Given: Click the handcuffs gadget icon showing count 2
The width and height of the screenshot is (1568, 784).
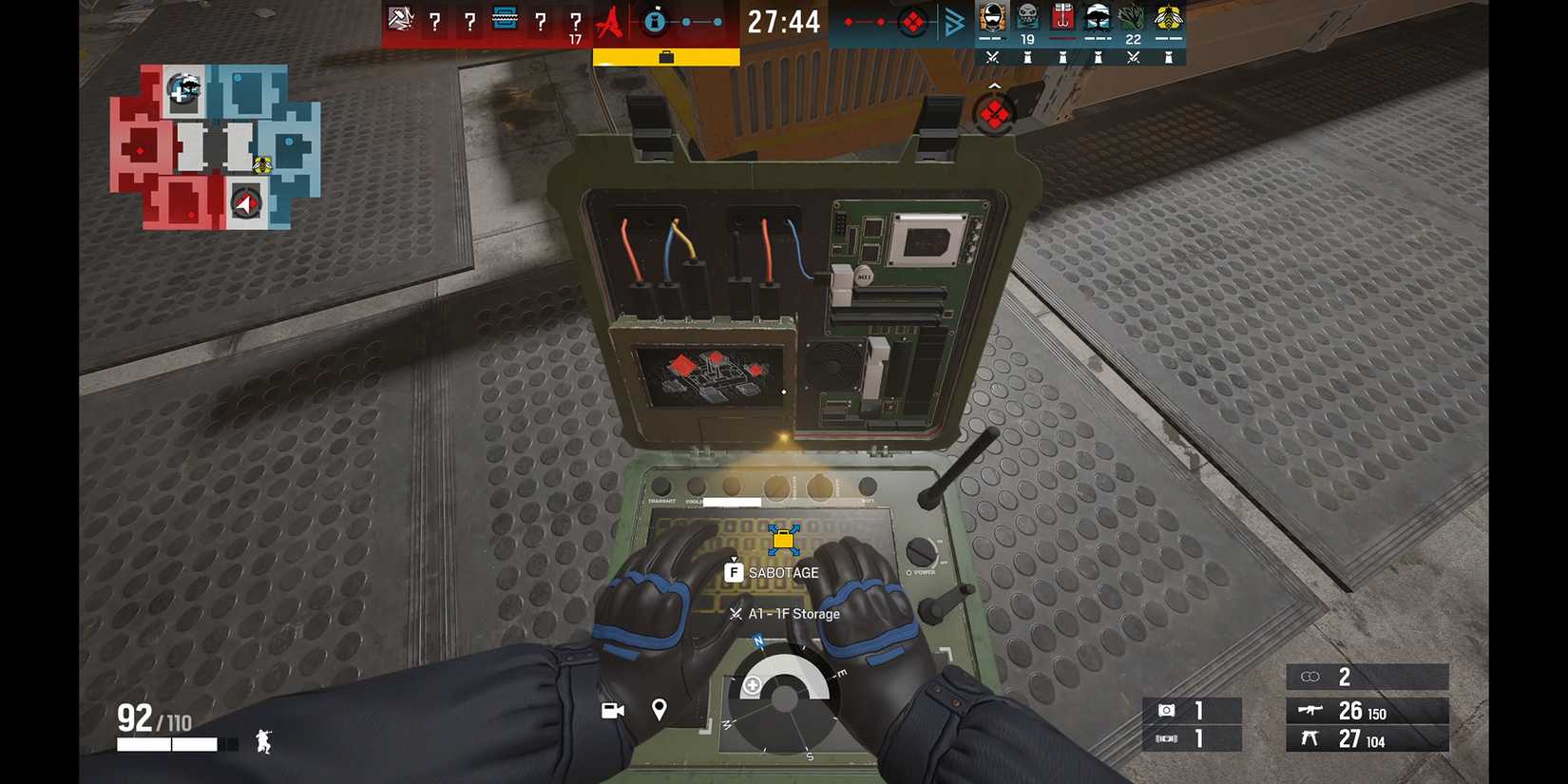Looking at the screenshot, I should coord(1311,677).
